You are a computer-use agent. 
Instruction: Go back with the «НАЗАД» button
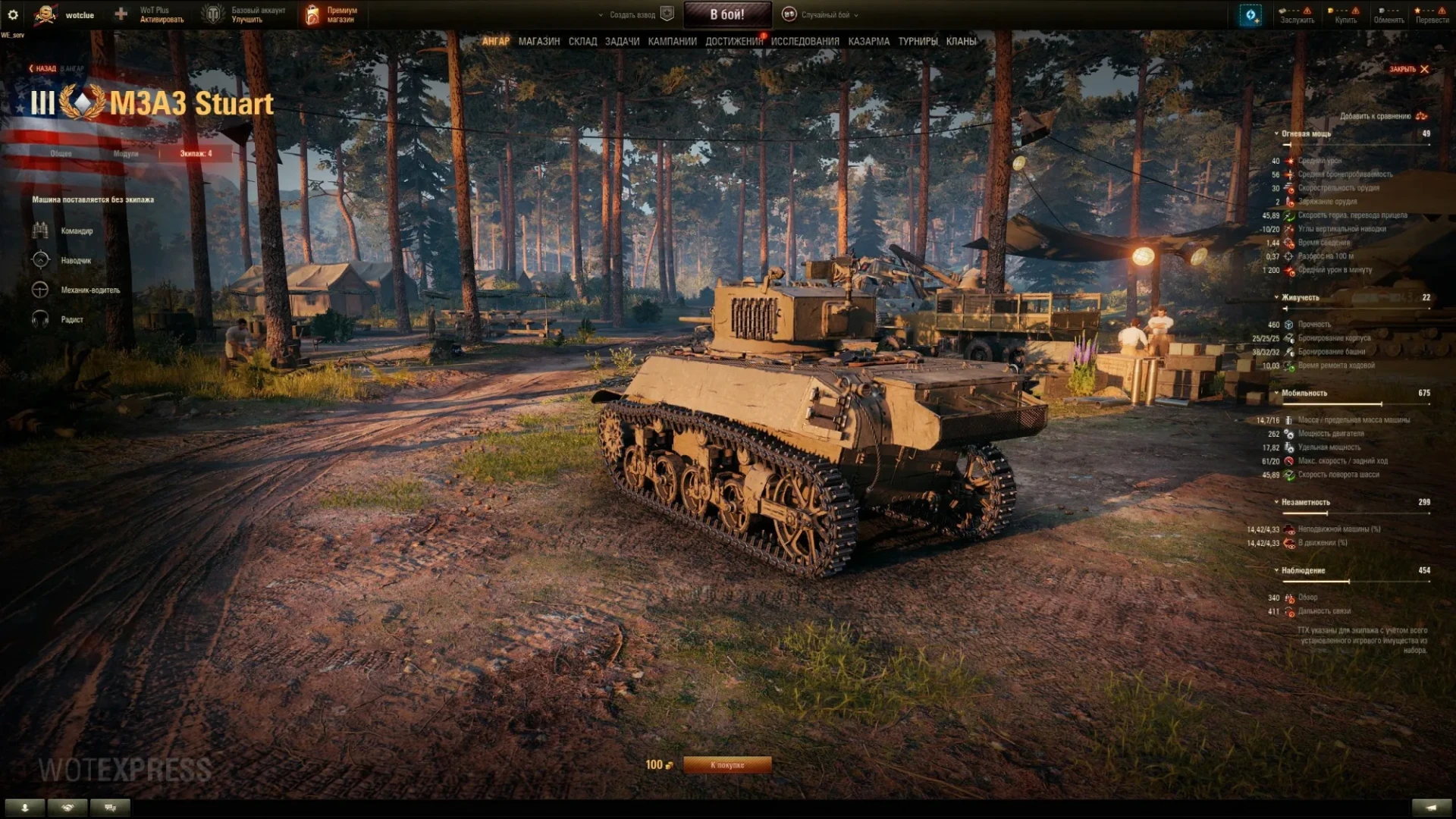43,69
